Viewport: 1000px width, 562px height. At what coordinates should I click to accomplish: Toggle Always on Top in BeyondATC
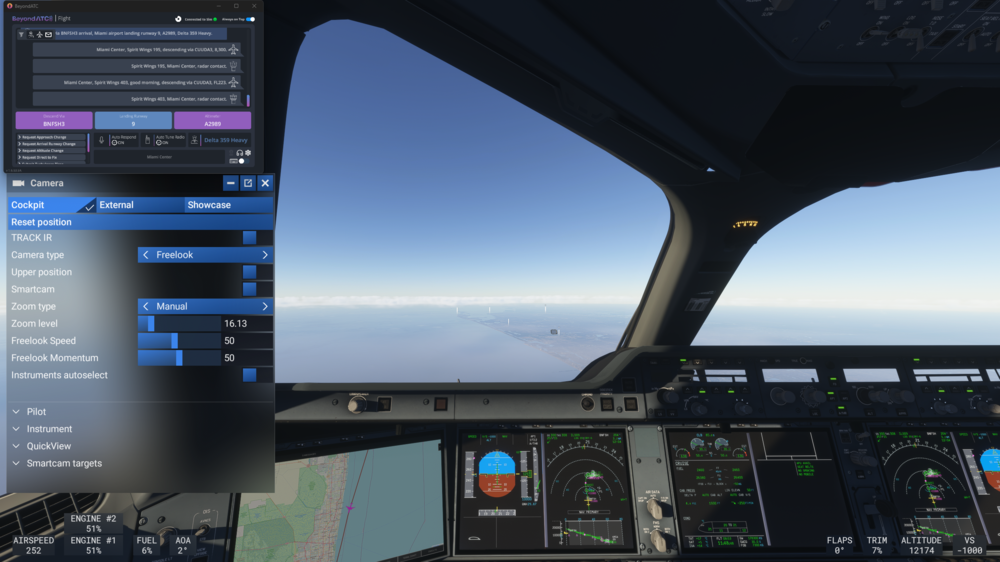(250, 19)
